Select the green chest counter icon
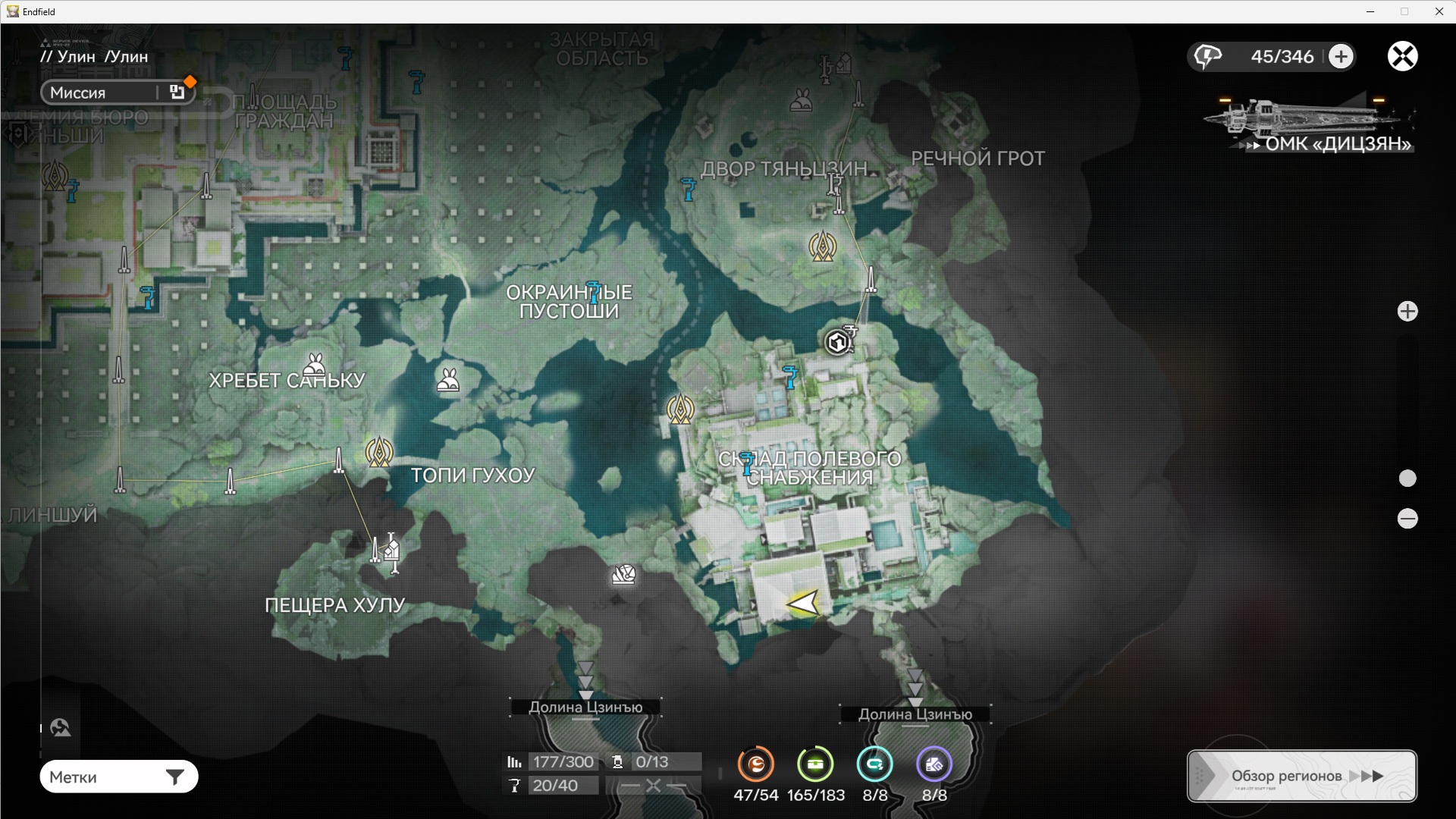This screenshot has height=819, width=1456. click(x=815, y=764)
